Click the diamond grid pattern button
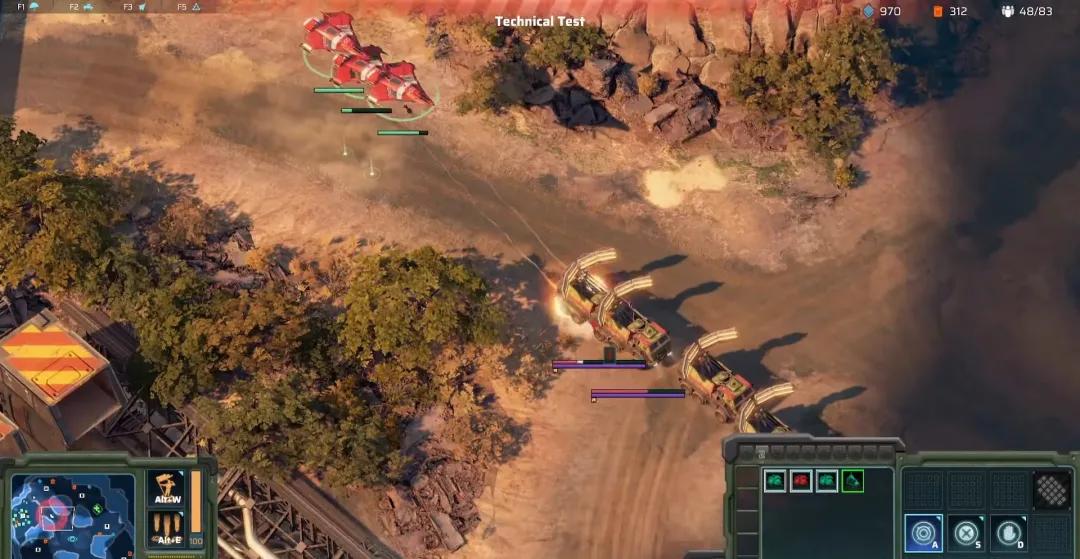The width and height of the screenshot is (1080, 559). (1051, 490)
